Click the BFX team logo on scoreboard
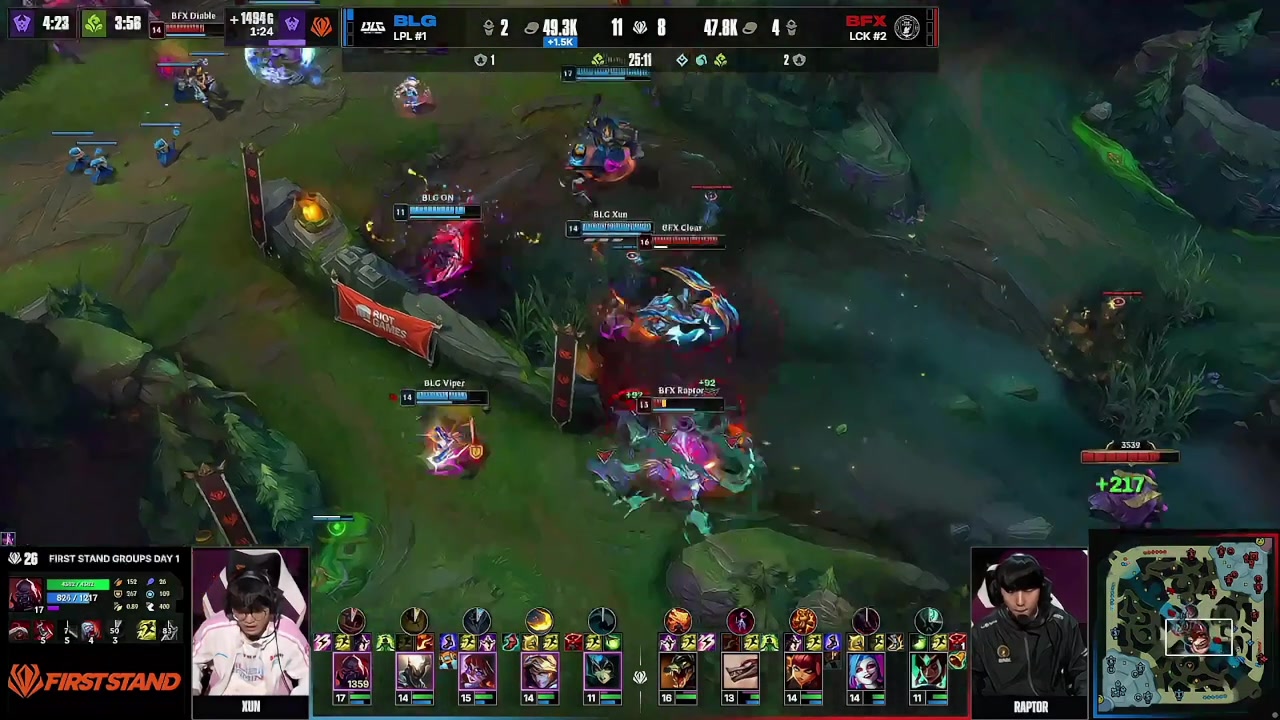 [906, 28]
